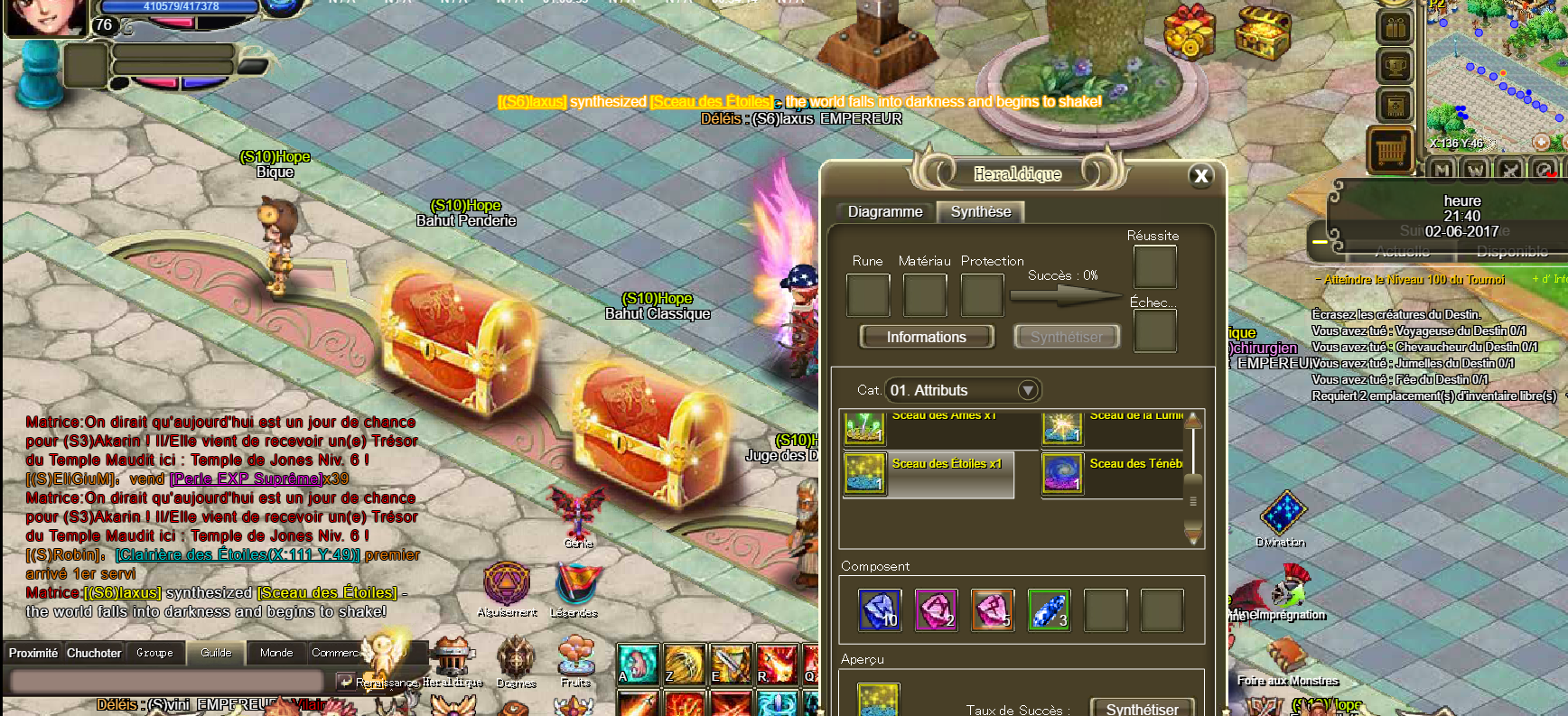Click the M button under the minimap
Screen dimensions: 1568x716
pos(1442,169)
